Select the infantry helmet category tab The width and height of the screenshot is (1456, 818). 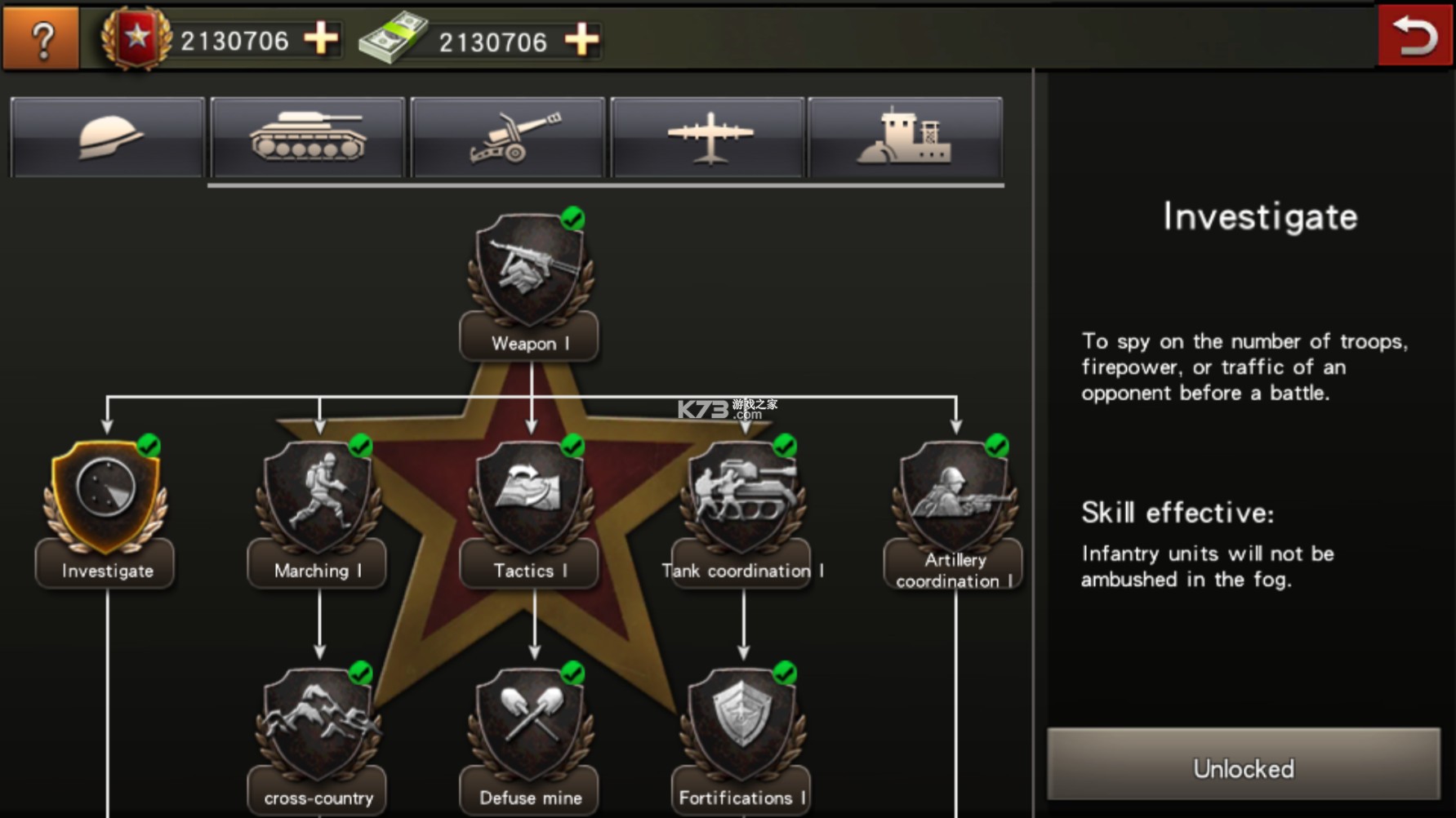(106, 136)
